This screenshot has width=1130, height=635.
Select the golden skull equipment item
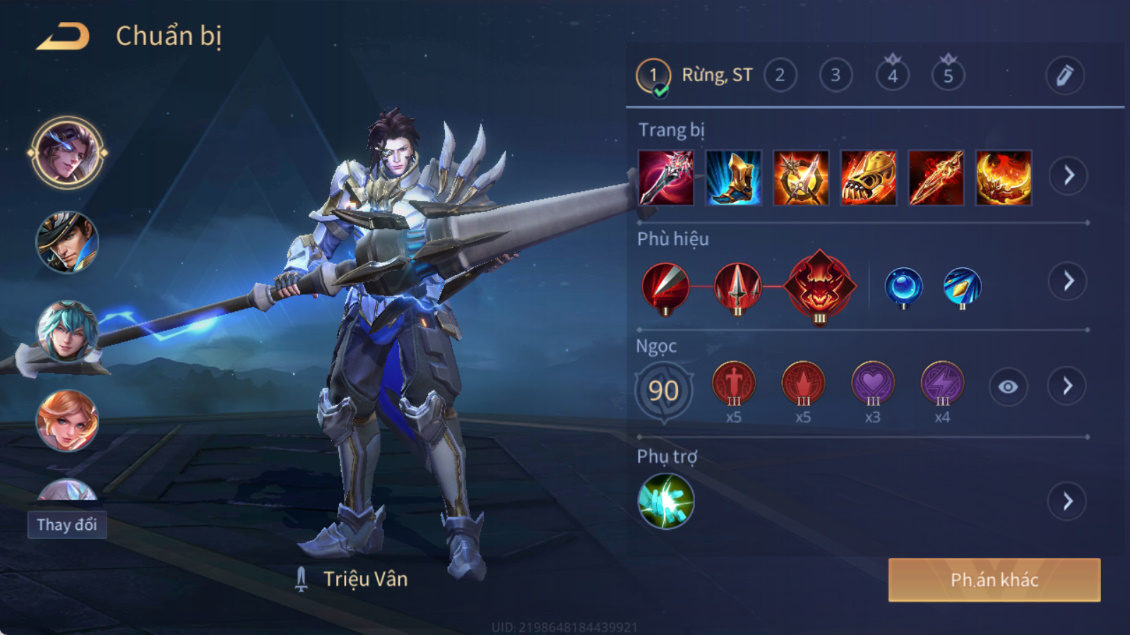868,178
